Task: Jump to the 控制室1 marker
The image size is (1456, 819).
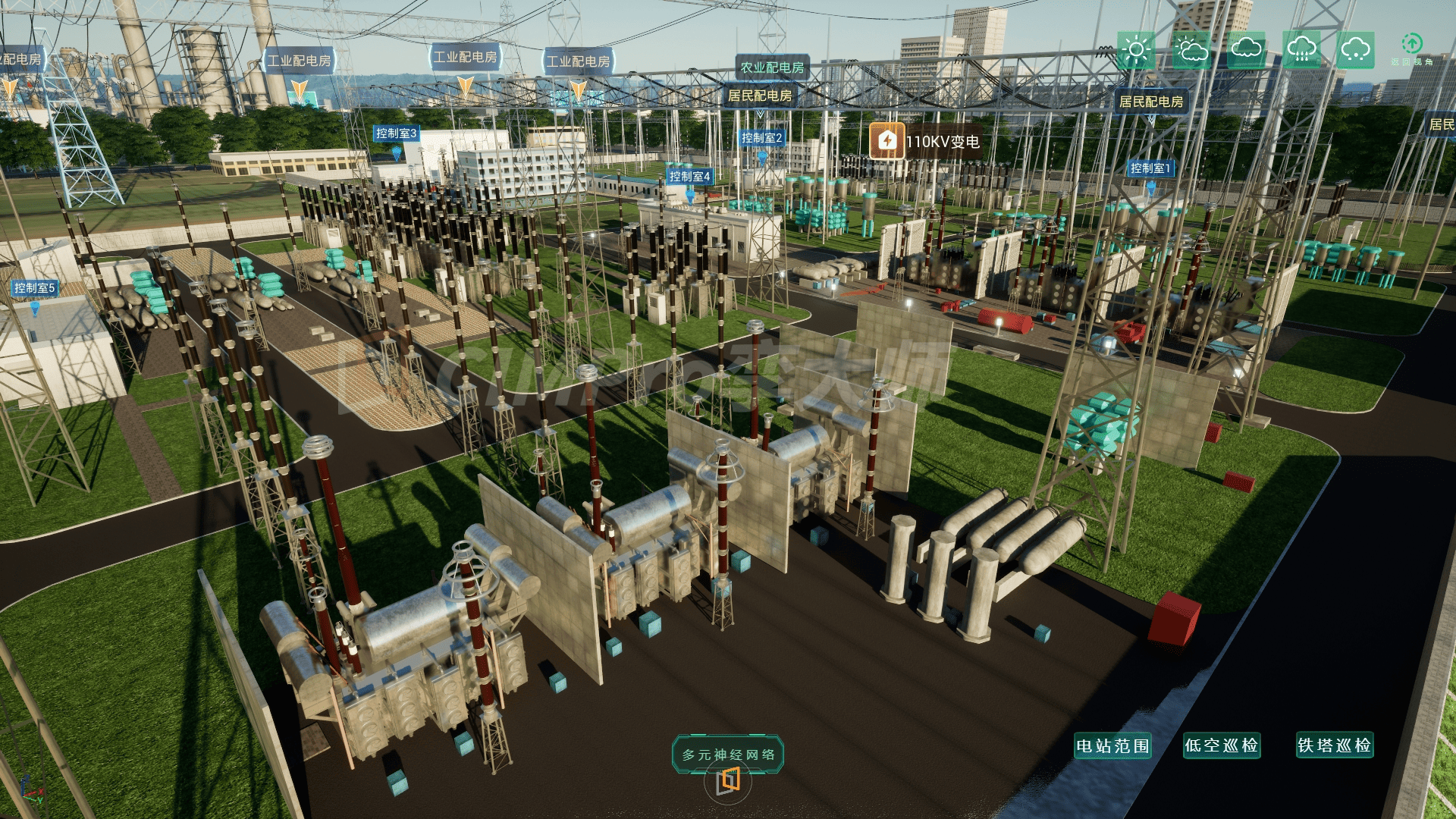Action: click(1150, 168)
